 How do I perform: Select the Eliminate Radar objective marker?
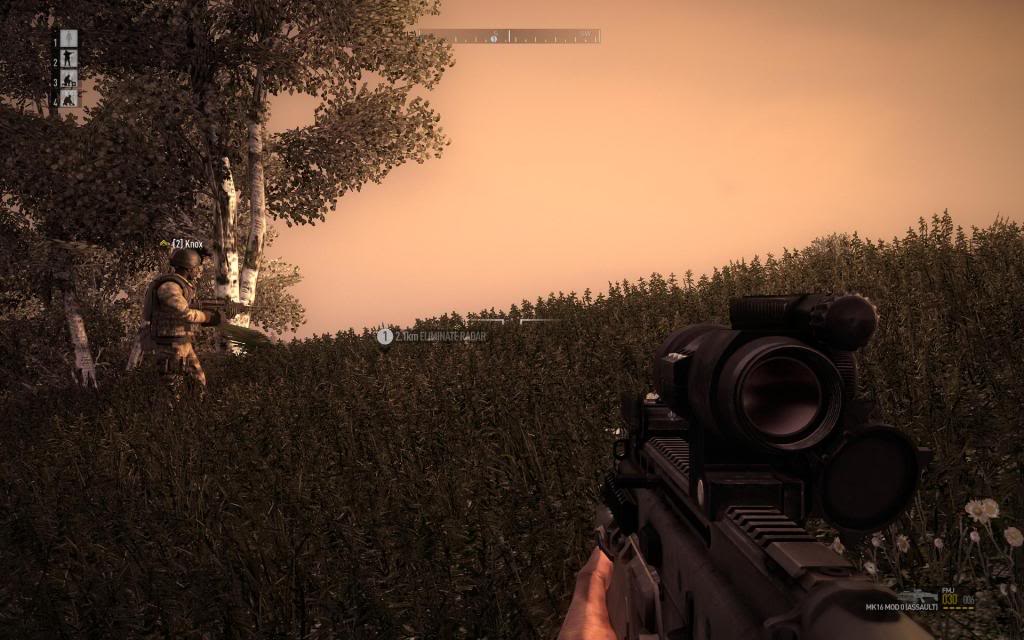(385, 336)
